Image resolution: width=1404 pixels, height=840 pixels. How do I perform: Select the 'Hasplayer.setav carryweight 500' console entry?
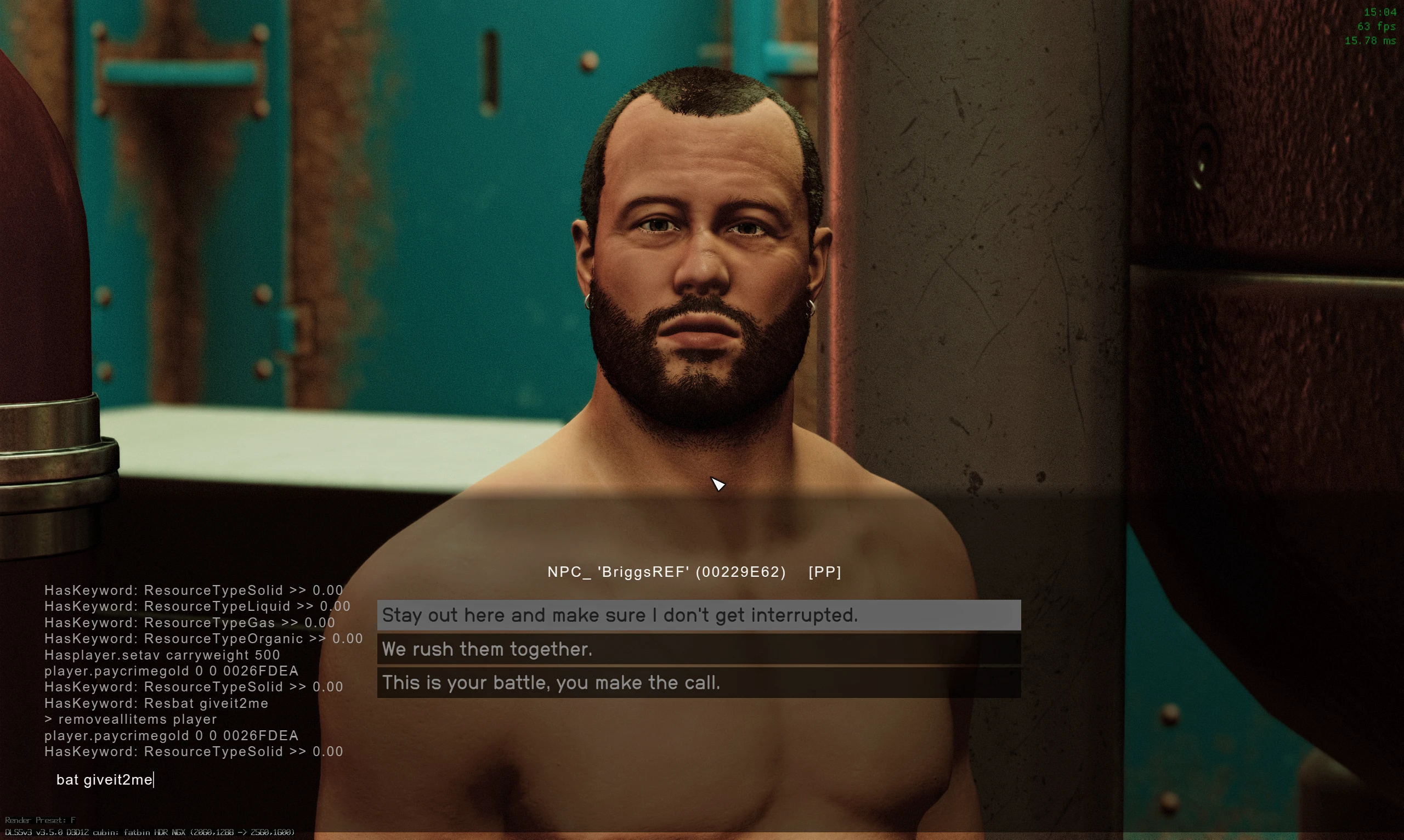tap(162, 655)
